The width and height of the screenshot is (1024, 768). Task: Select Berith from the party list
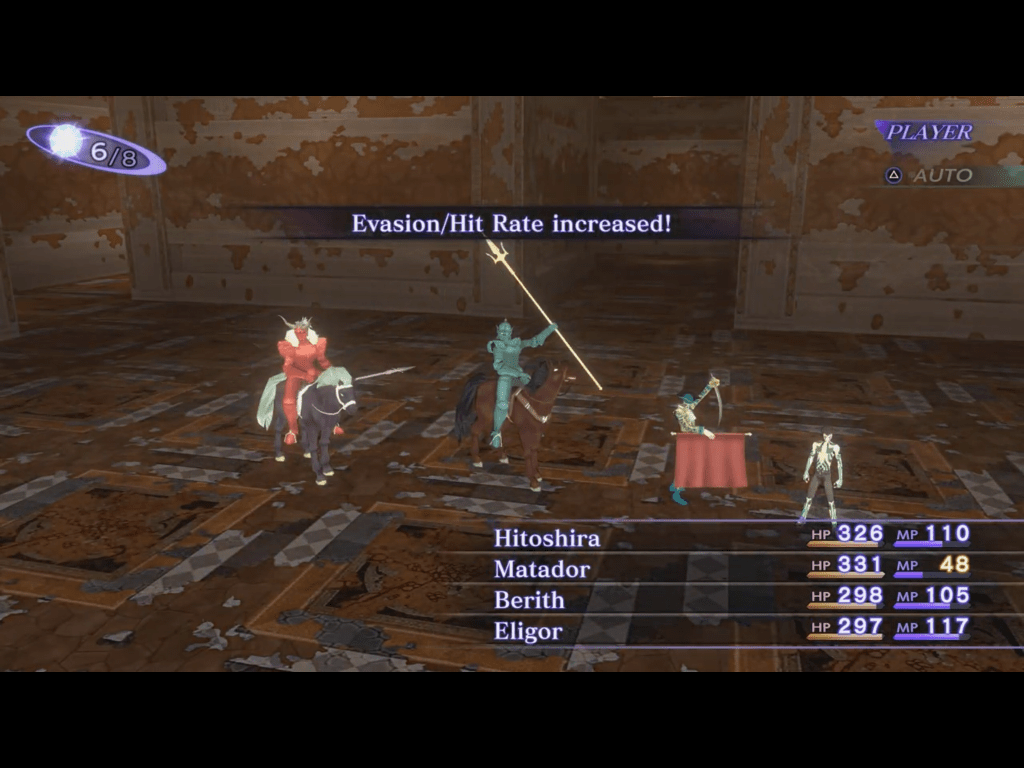[529, 600]
